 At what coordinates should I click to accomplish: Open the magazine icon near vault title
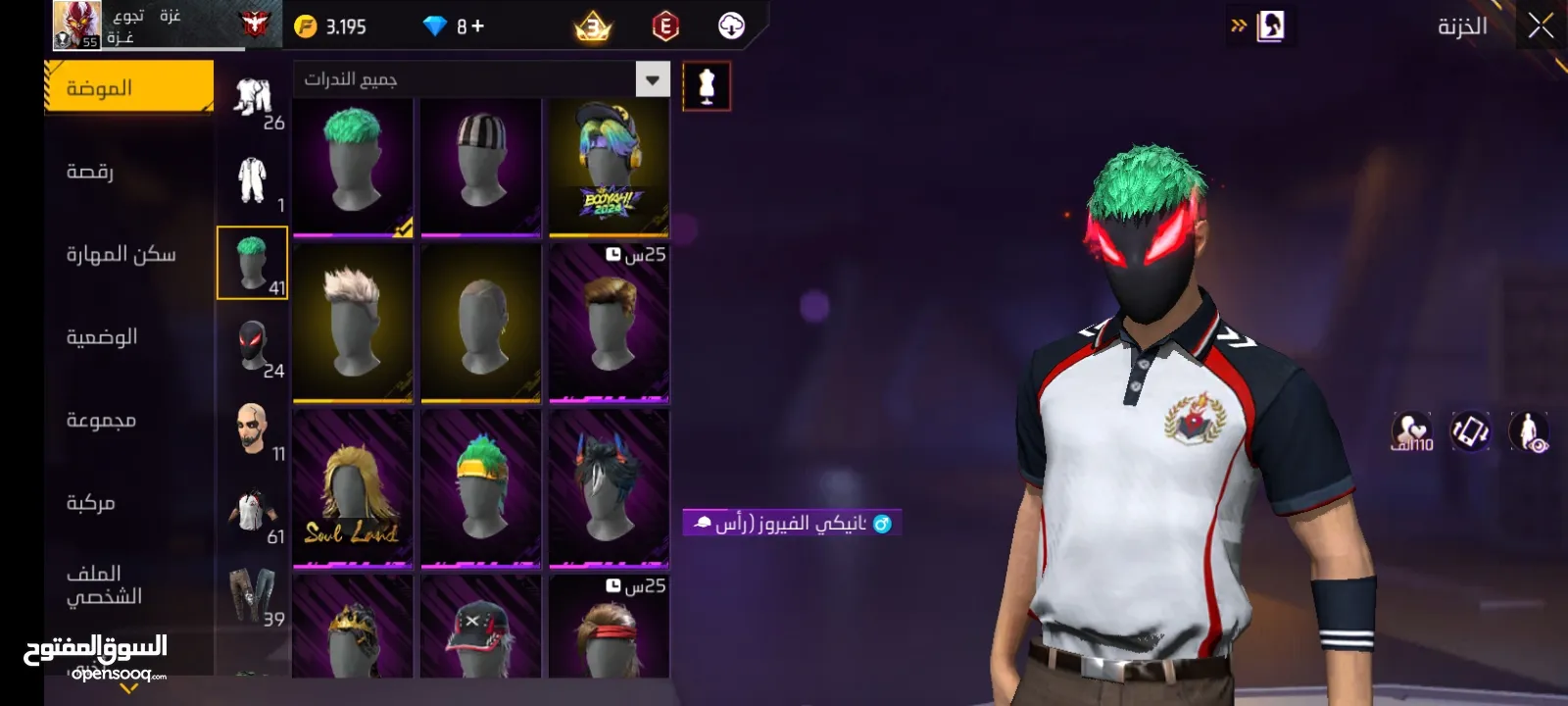coord(1271,25)
